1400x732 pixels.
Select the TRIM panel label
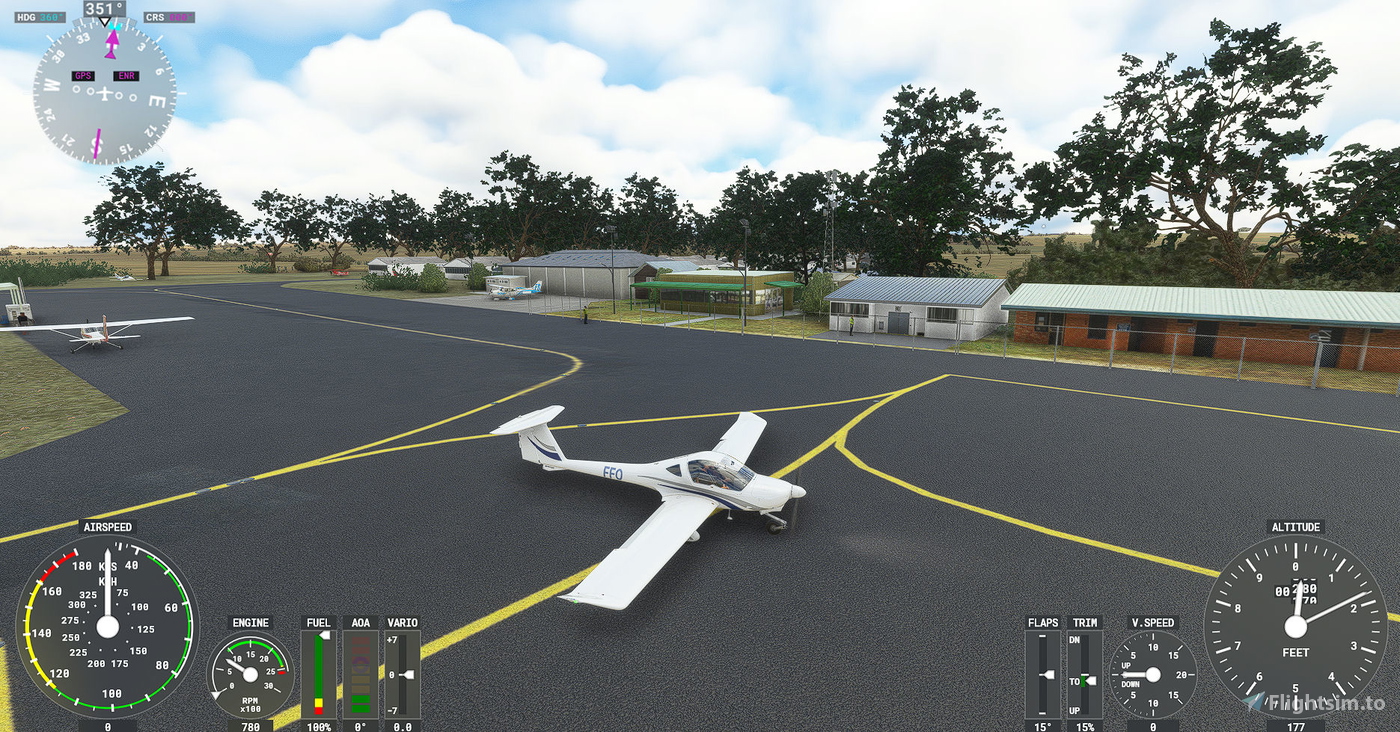1085,622
